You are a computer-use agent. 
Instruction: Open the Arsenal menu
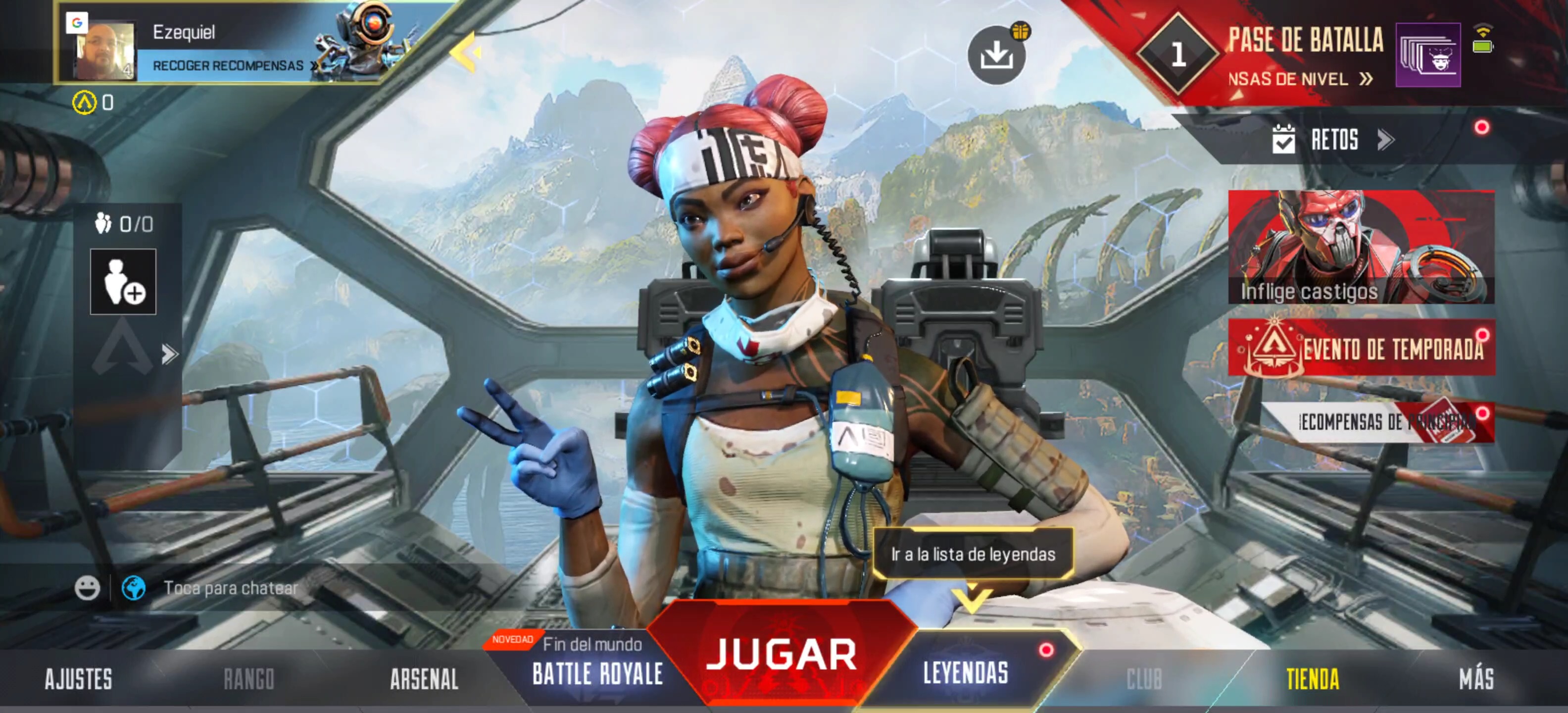point(424,679)
